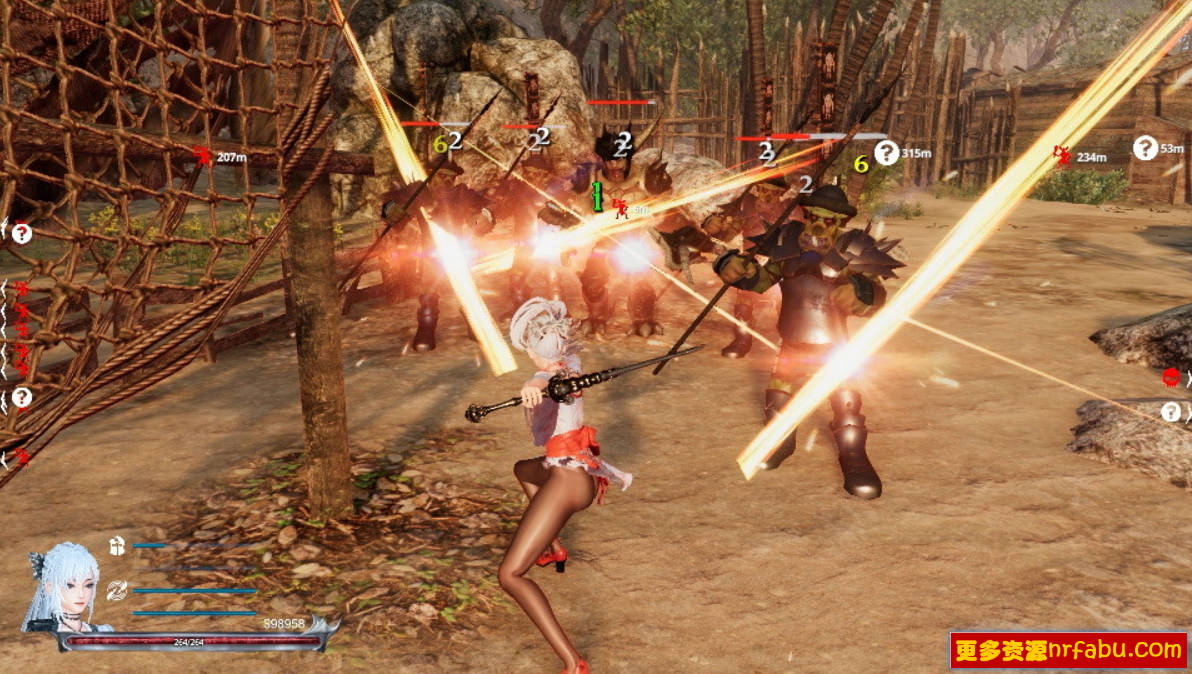This screenshot has height=674, width=1192.
Task: Select the question mark marker at 53m
Action: (1145, 148)
